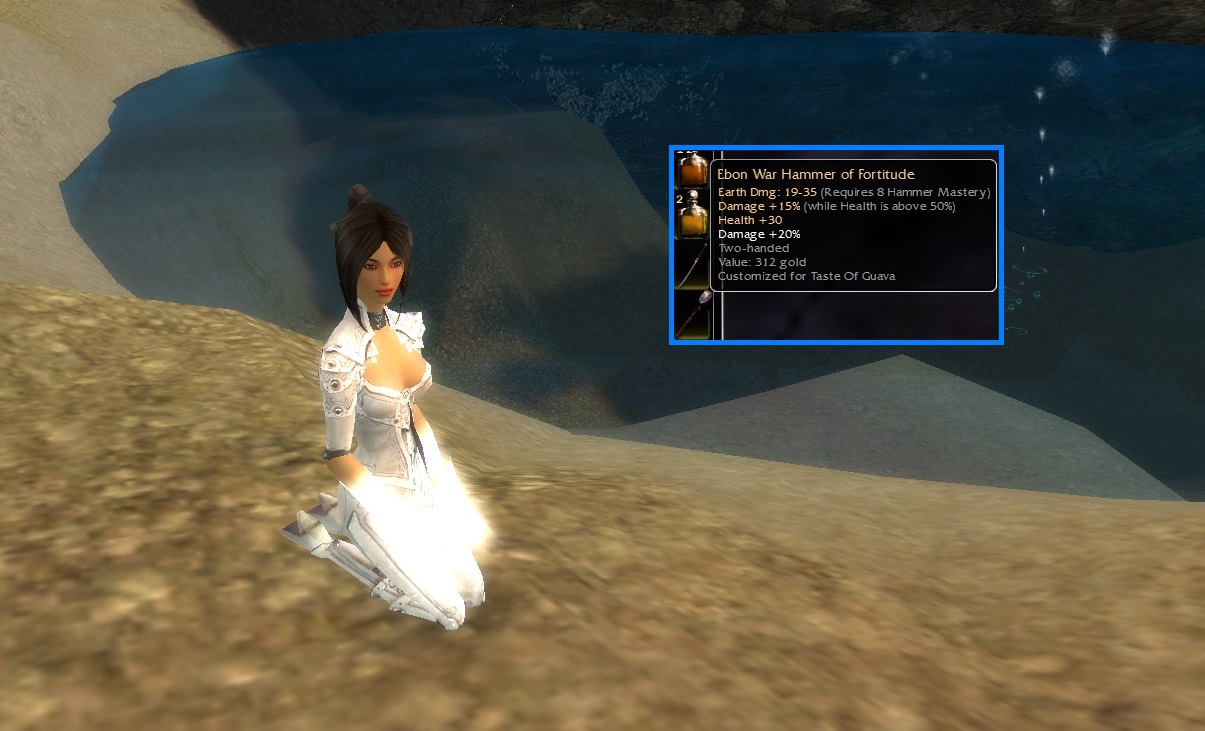Click the thin grey spear inventory slot
This screenshot has width=1205, height=731.
(x=692, y=264)
